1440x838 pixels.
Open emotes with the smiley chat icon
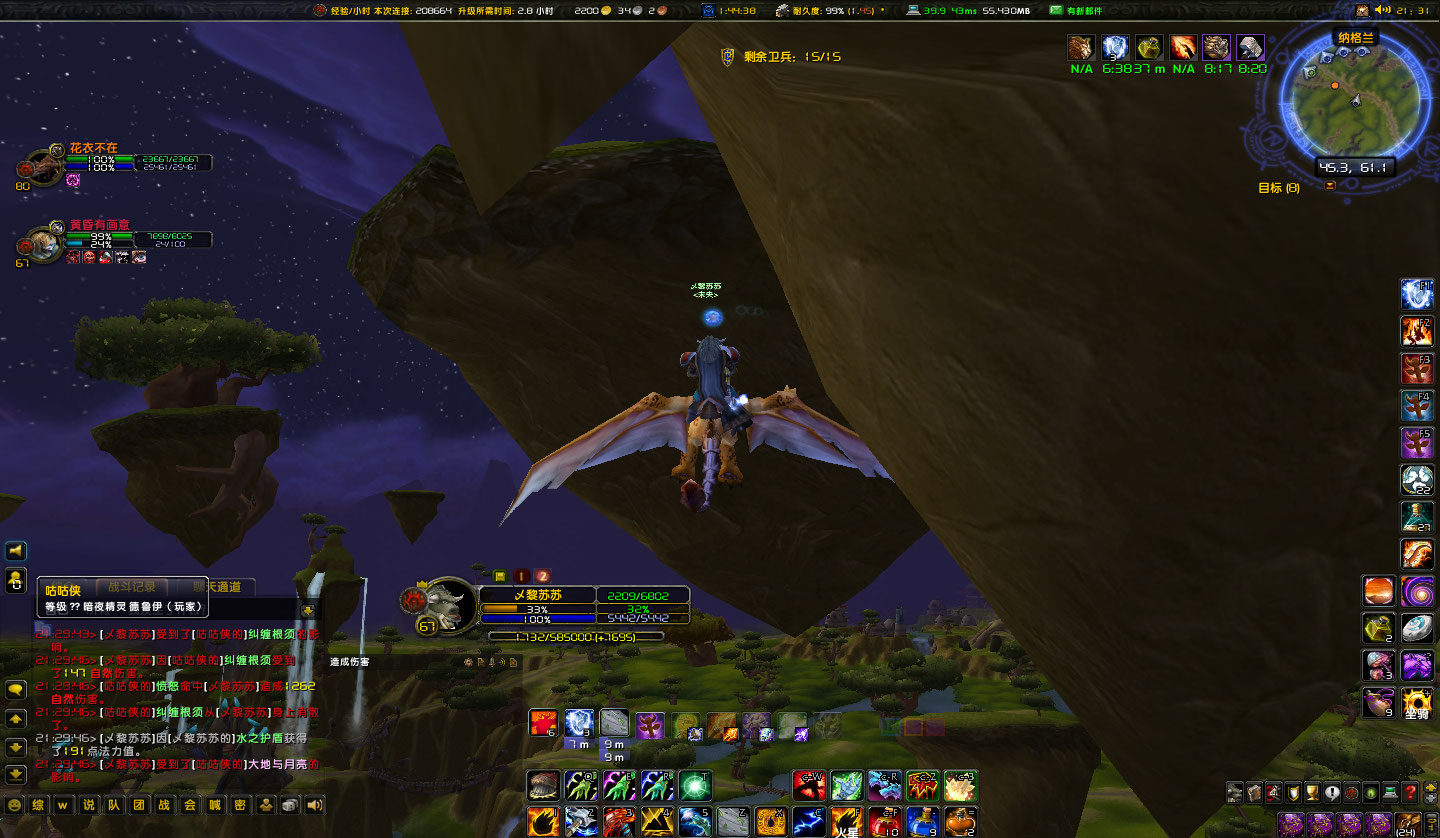14,804
